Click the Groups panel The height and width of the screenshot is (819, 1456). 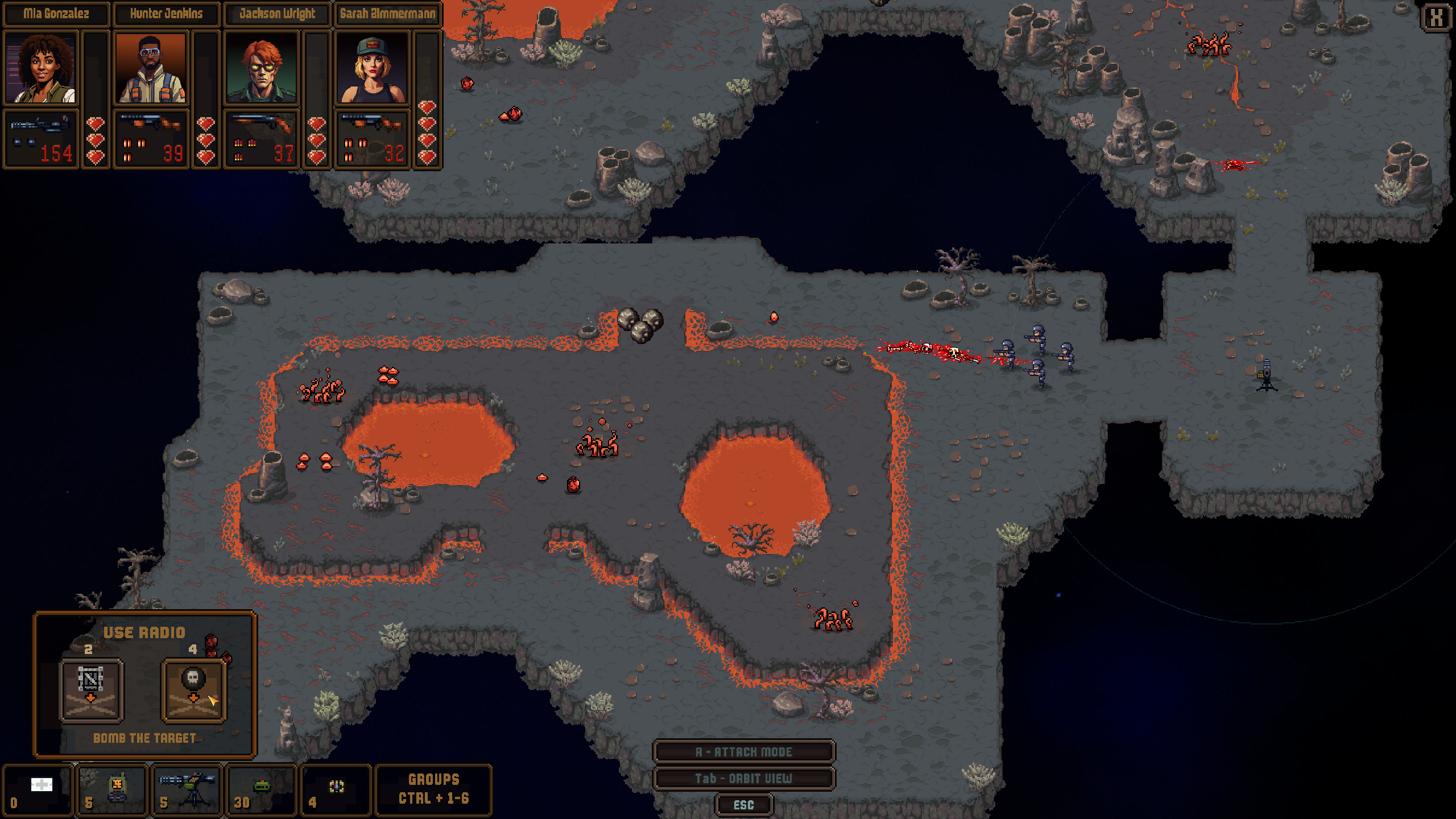coord(433,789)
